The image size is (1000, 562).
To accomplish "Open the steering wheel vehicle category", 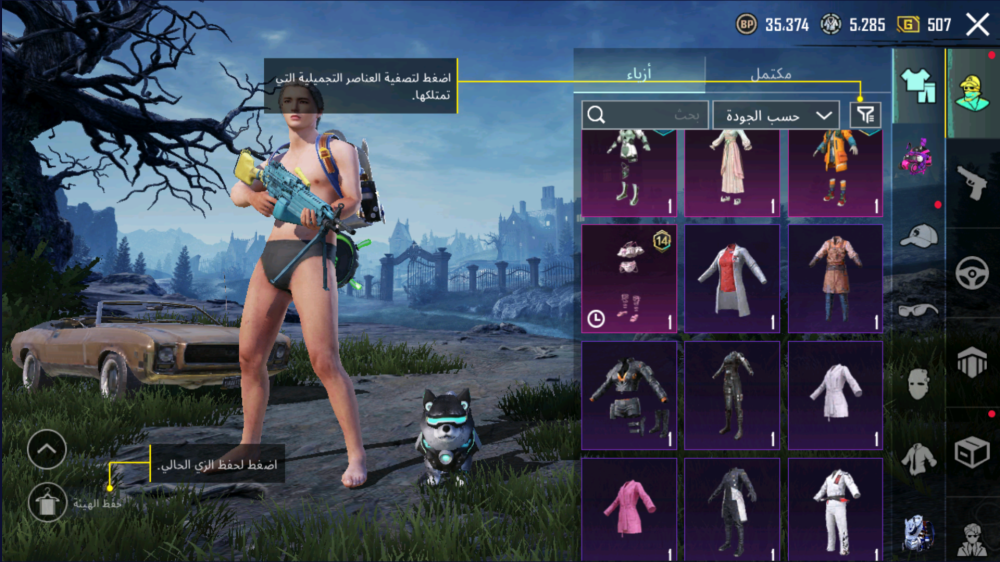I will [x=971, y=273].
